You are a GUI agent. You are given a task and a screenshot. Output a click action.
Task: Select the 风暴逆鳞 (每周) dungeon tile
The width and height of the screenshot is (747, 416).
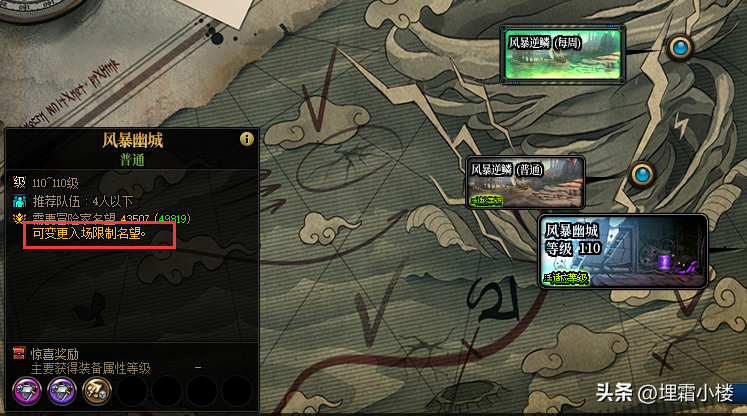pos(563,56)
